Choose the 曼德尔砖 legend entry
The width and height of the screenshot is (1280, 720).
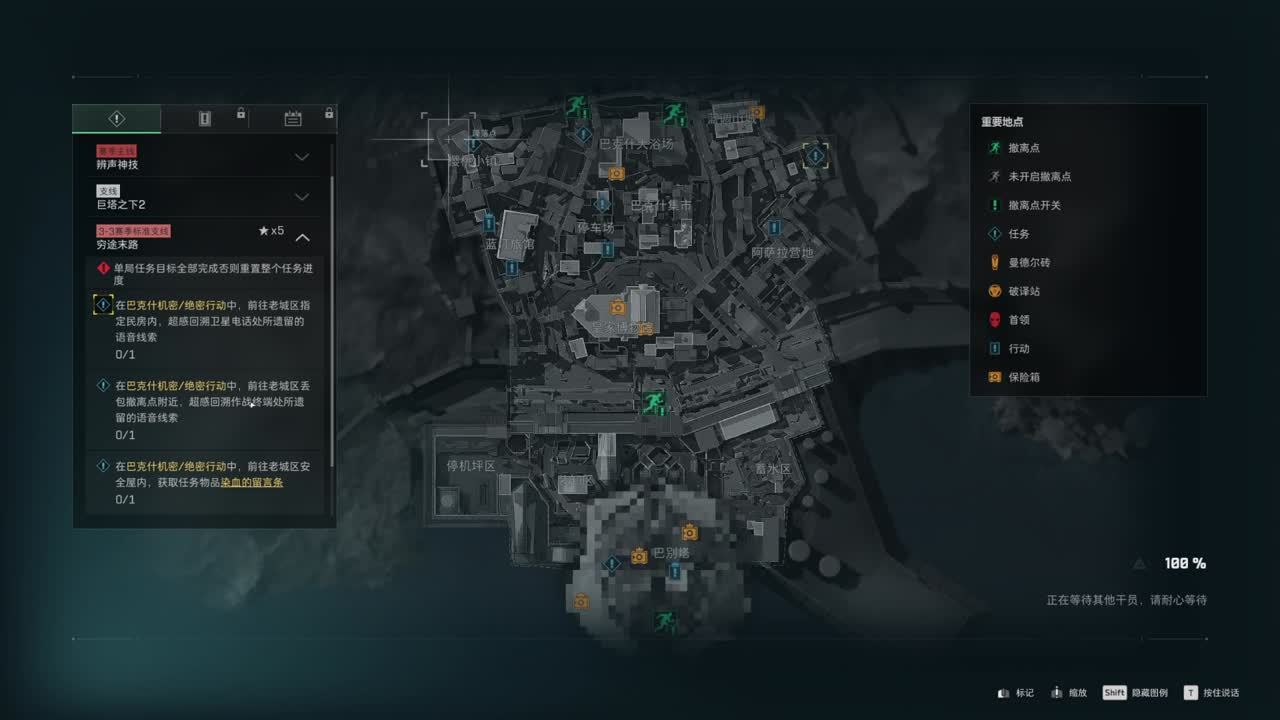coord(1028,263)
